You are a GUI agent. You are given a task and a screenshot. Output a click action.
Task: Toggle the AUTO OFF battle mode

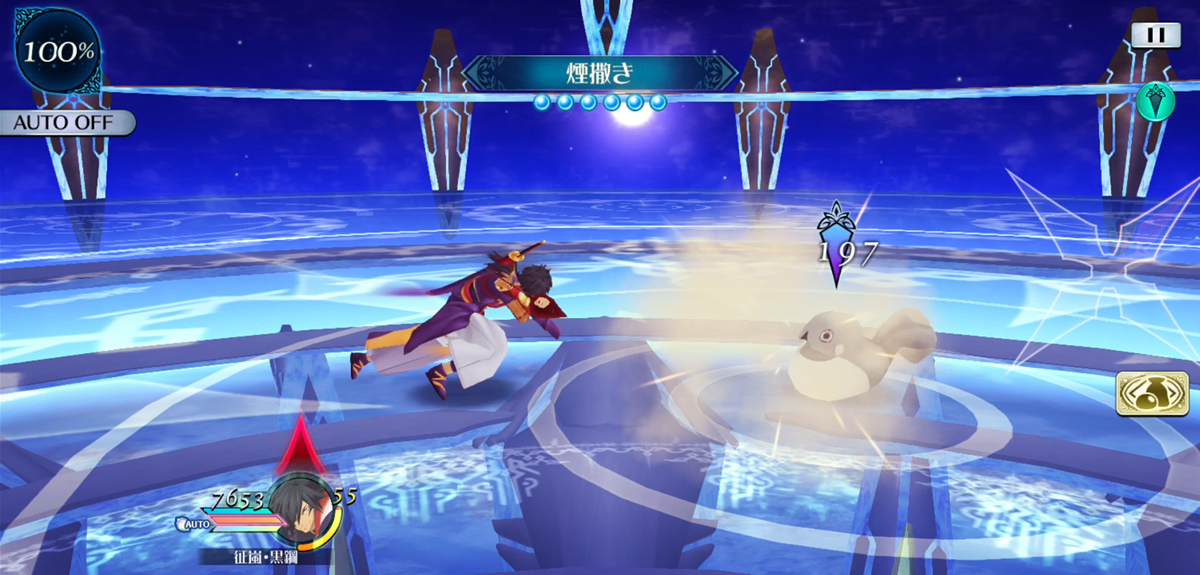pyautogui.click(x=66, y=124)
